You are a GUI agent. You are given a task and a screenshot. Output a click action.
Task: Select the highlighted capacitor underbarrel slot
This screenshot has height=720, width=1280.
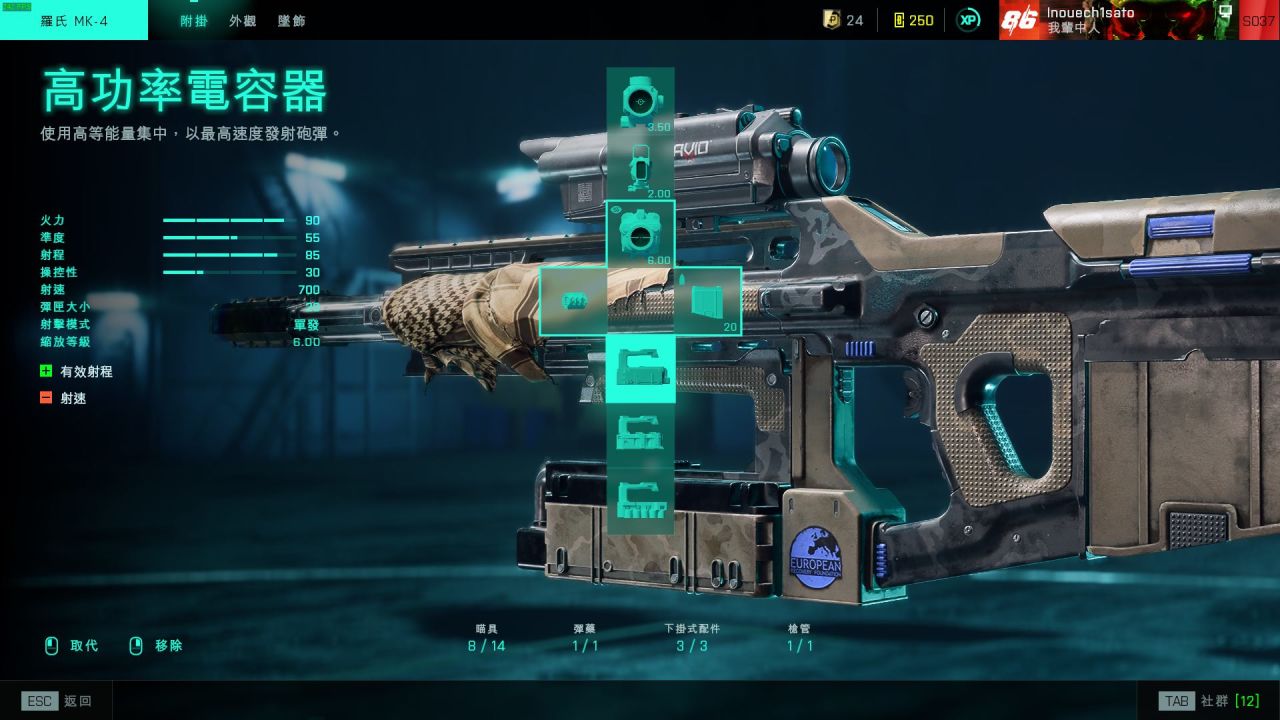point(640,368)
